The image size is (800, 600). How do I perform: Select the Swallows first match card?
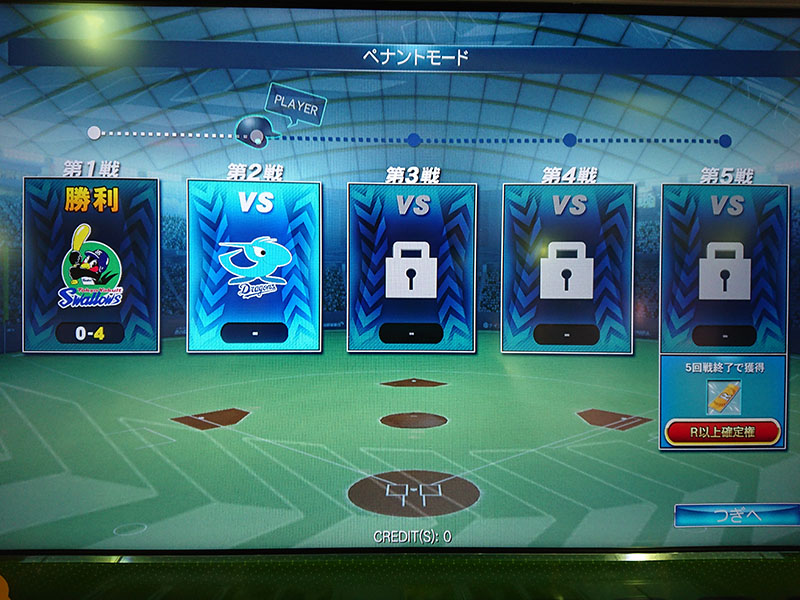[91, 266]
